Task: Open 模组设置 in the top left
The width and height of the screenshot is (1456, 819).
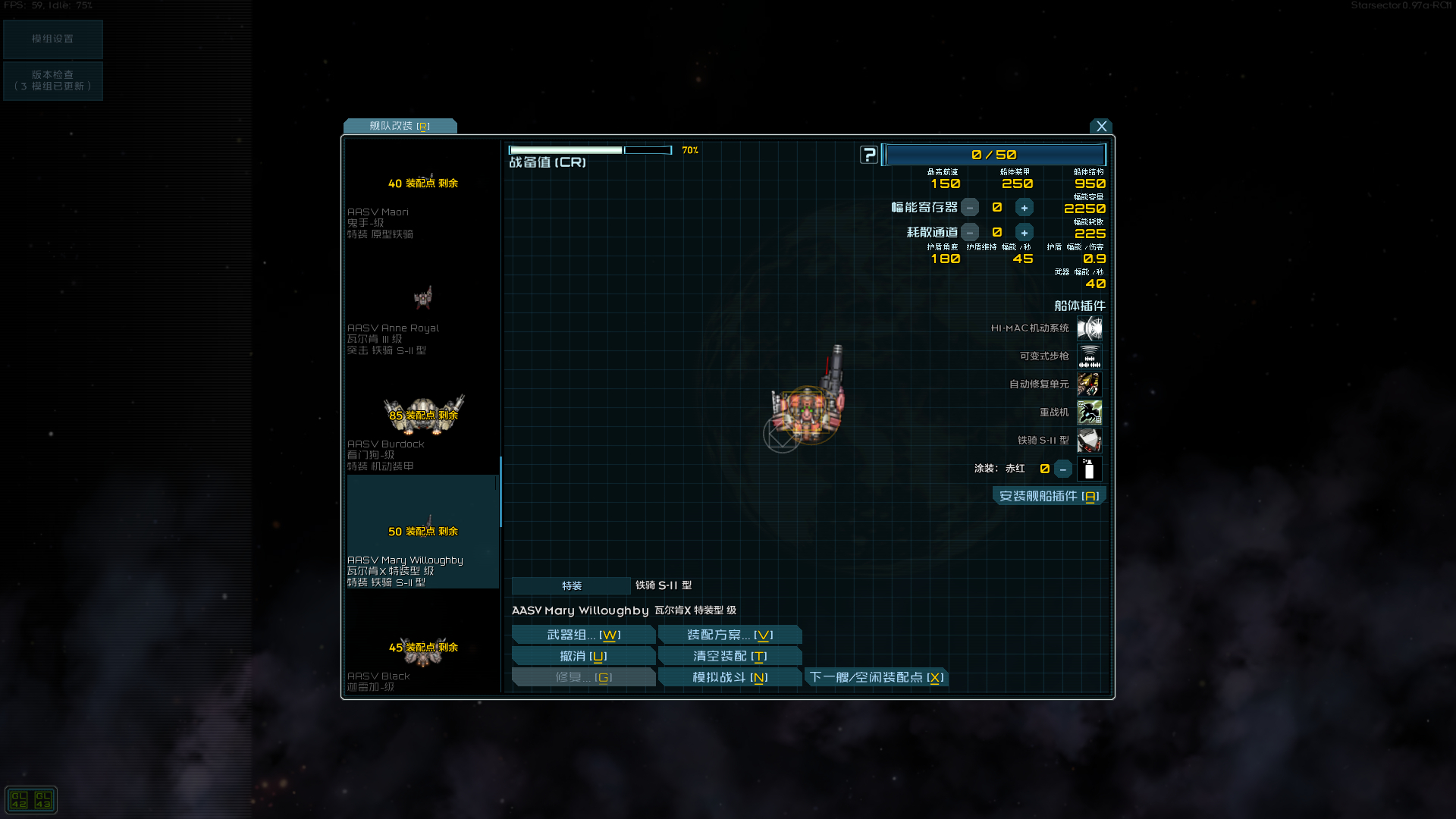Action: click(52, 39)
